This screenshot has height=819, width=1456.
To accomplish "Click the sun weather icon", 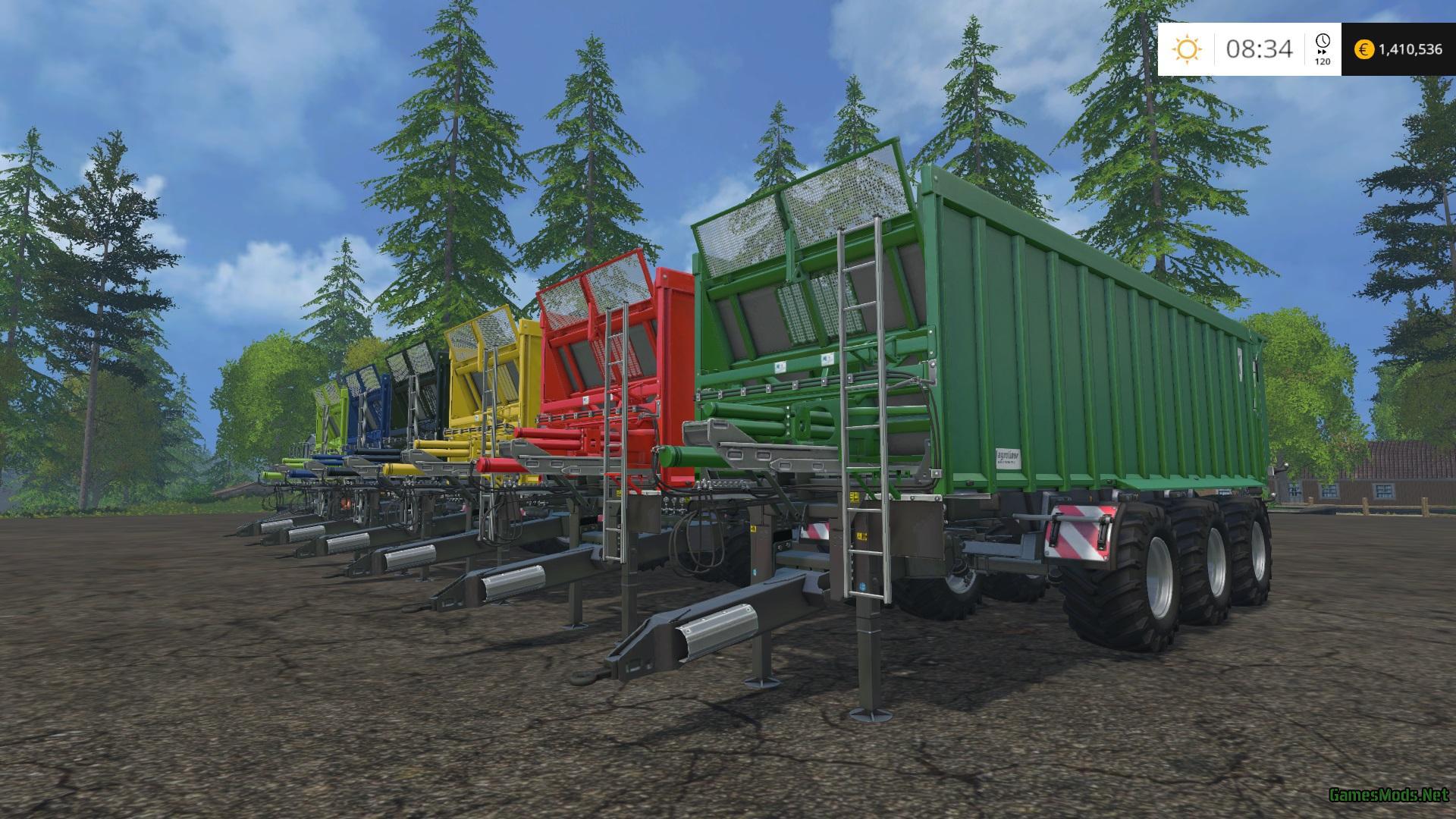I will pyautogui.click(x=1187, y=49).
